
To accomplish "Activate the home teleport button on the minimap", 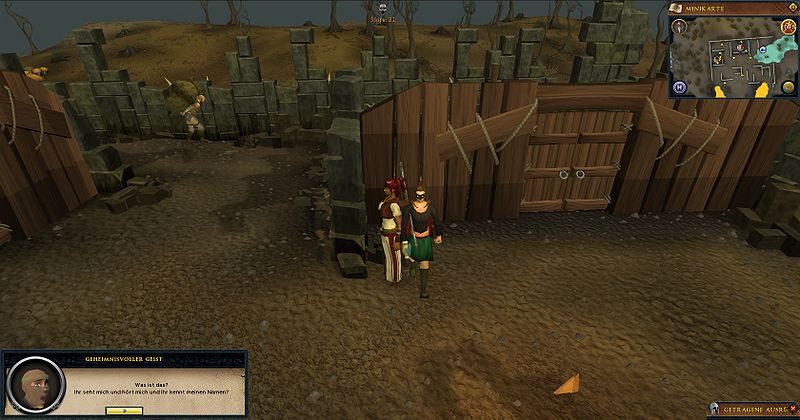I will 681,88.
